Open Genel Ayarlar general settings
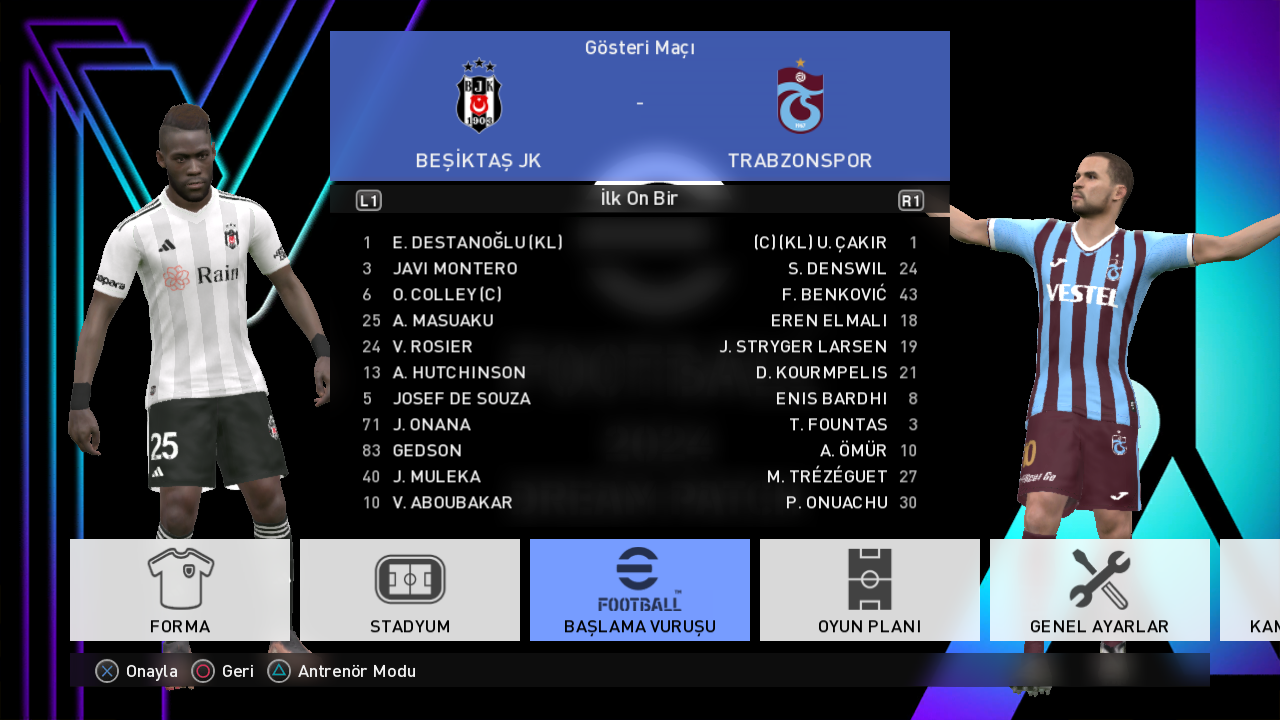 (x=1099, y=590)
